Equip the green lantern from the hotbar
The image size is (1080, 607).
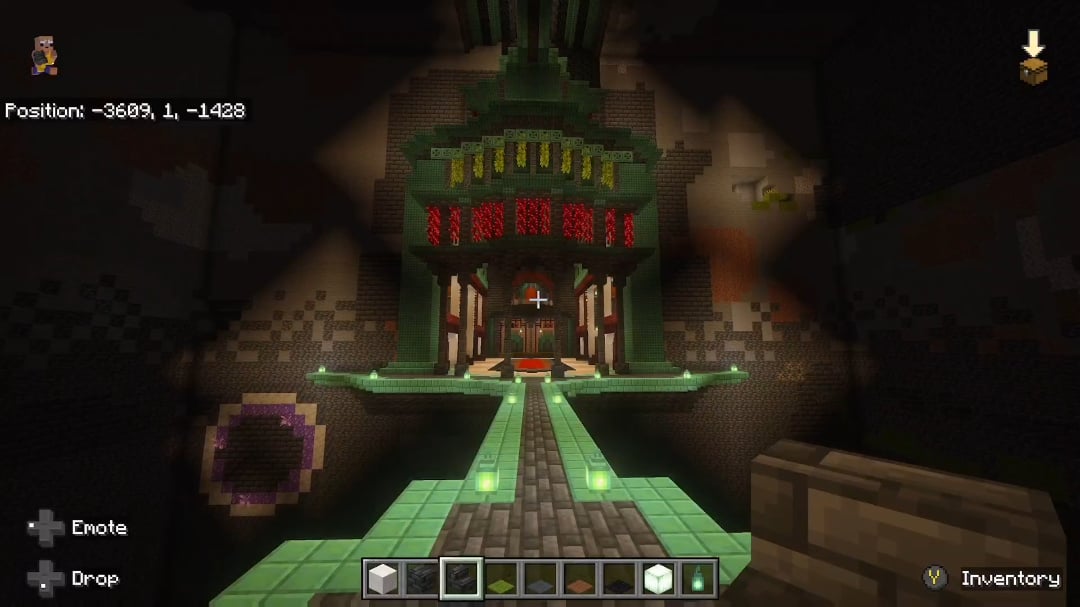point(696,578)
